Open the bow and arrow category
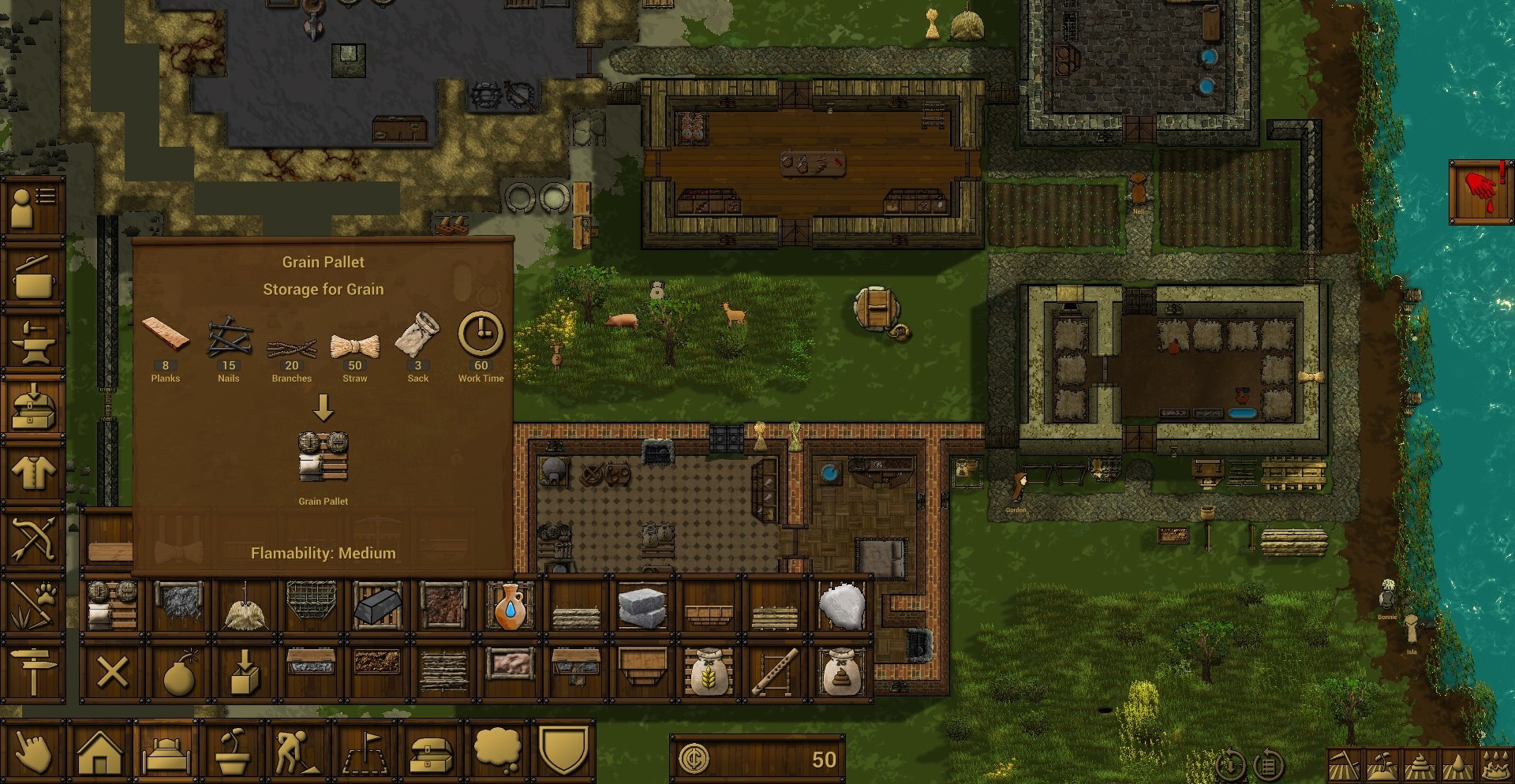 [32, 539]
